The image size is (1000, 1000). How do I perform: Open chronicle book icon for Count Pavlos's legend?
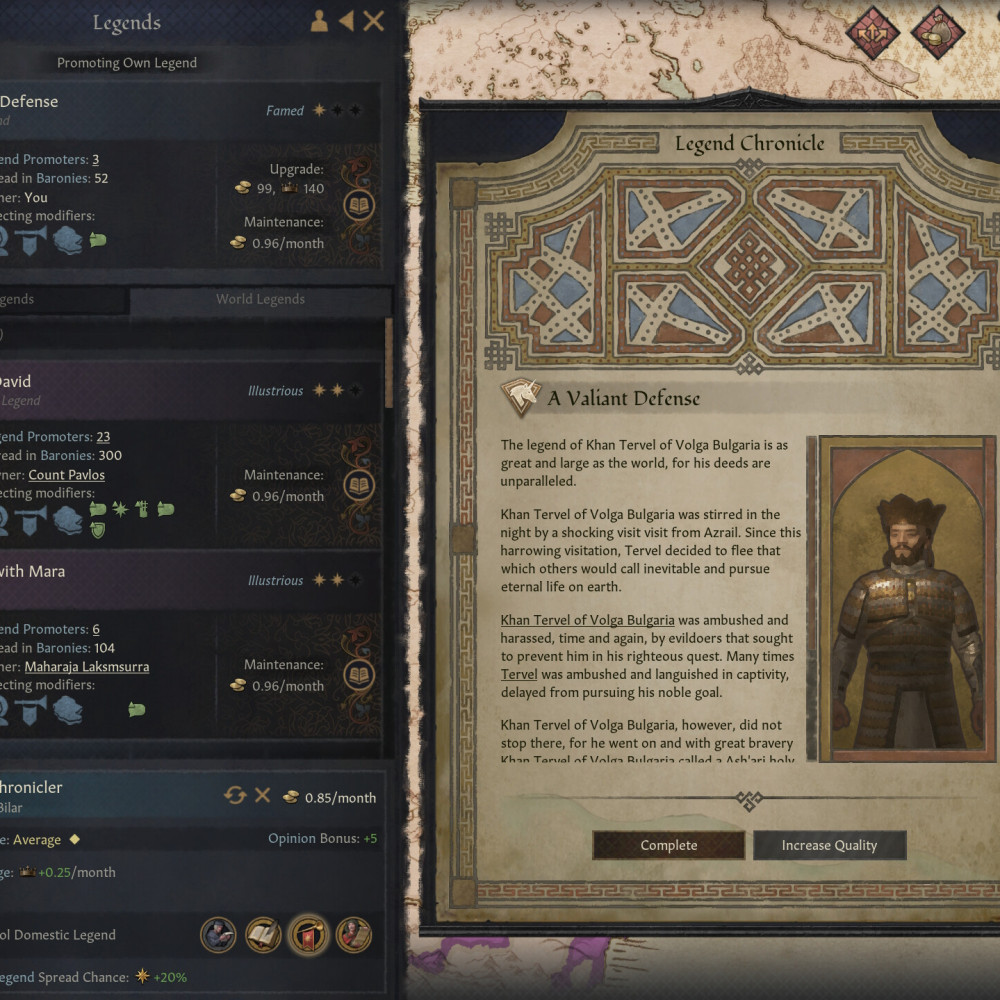pyautogui.click(x=359, y=486)
